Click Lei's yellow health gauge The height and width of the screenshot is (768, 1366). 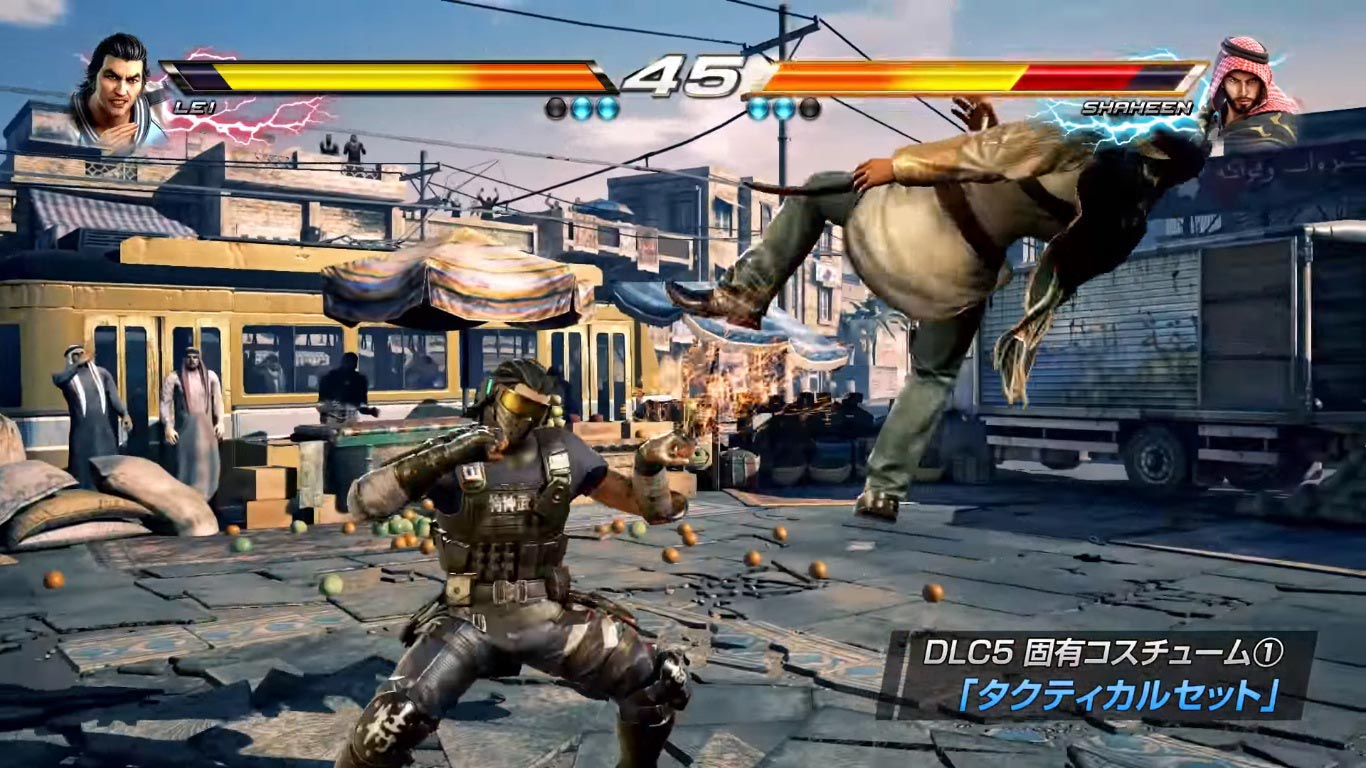tap(350, 72)
